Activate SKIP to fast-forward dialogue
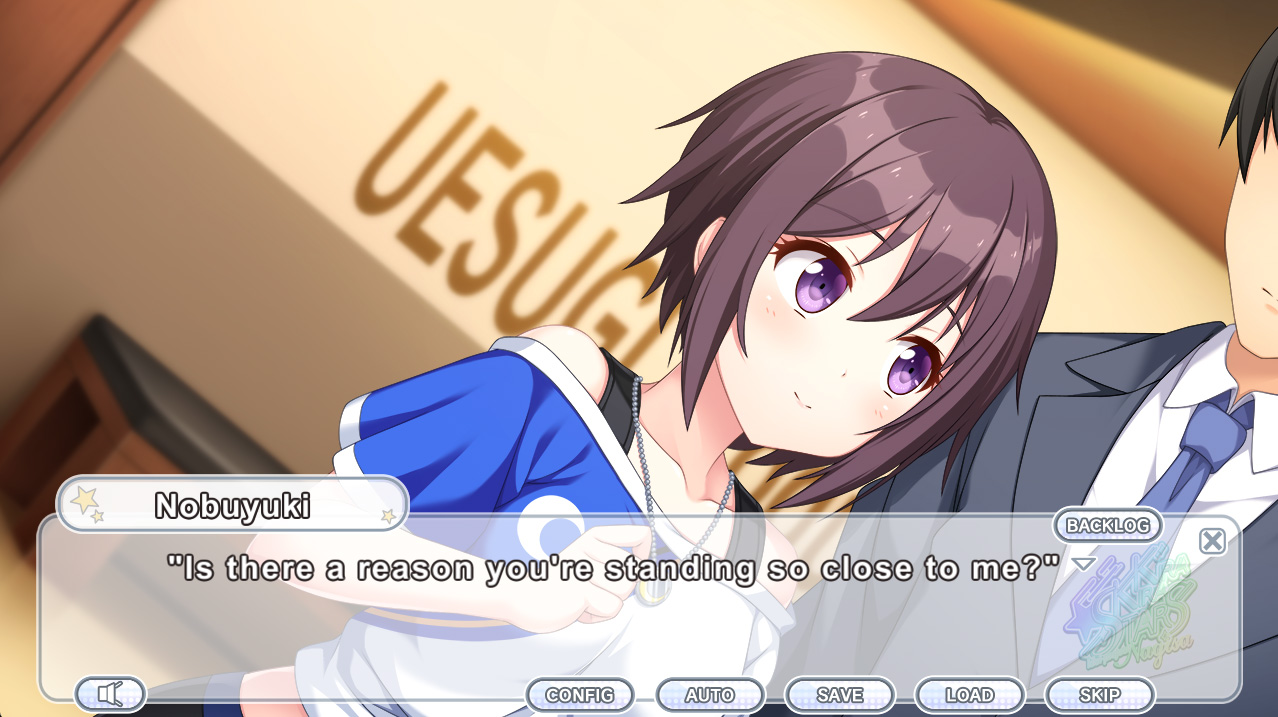The width and height of the screenshot is (1278, 717). pos(1100,695)
